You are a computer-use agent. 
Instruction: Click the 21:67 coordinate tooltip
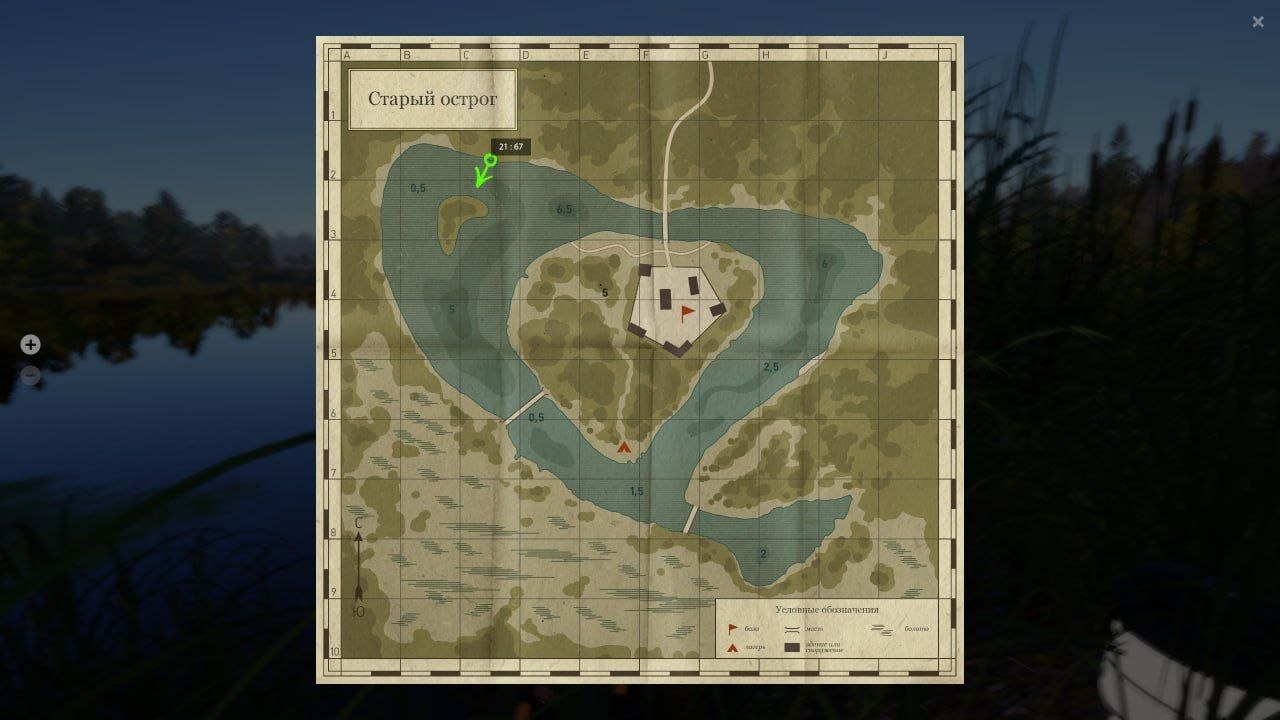point(513,145)
